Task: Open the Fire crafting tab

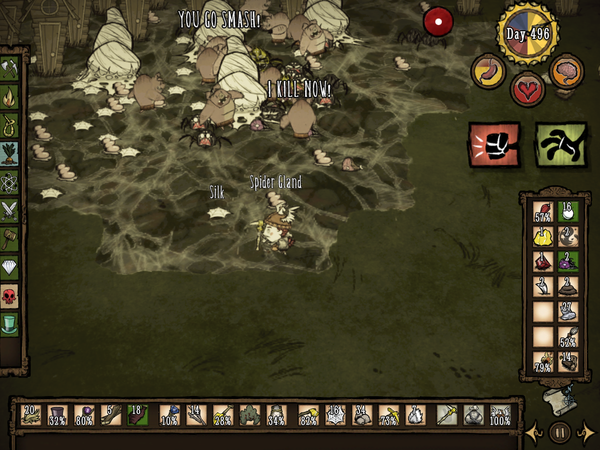Action: 10,98
